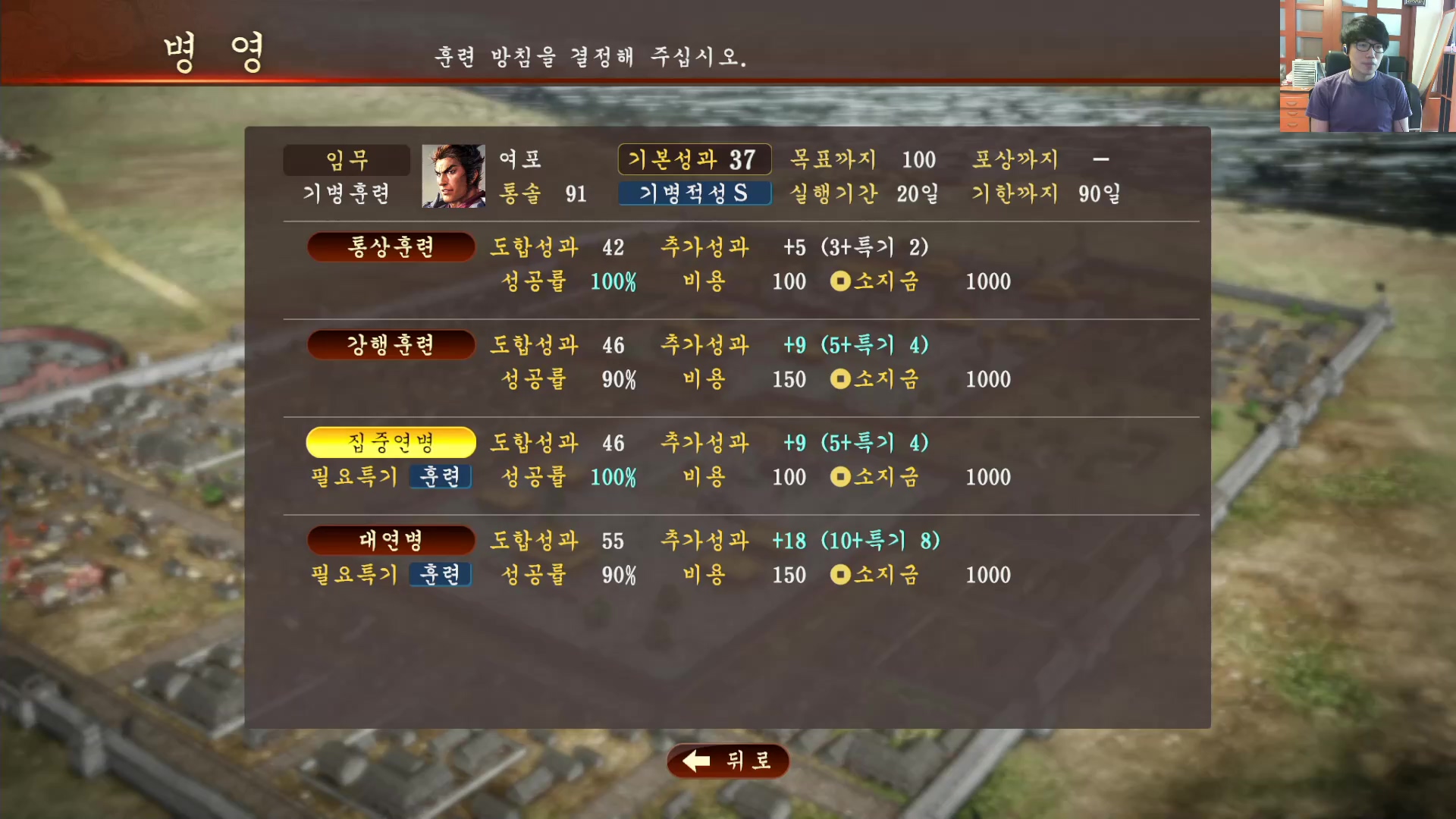The width and height of the screenshot is (1456, 819).
Task: Click the 기병적성 S badge
Action: pyautogui.click(x=695, y=193)
